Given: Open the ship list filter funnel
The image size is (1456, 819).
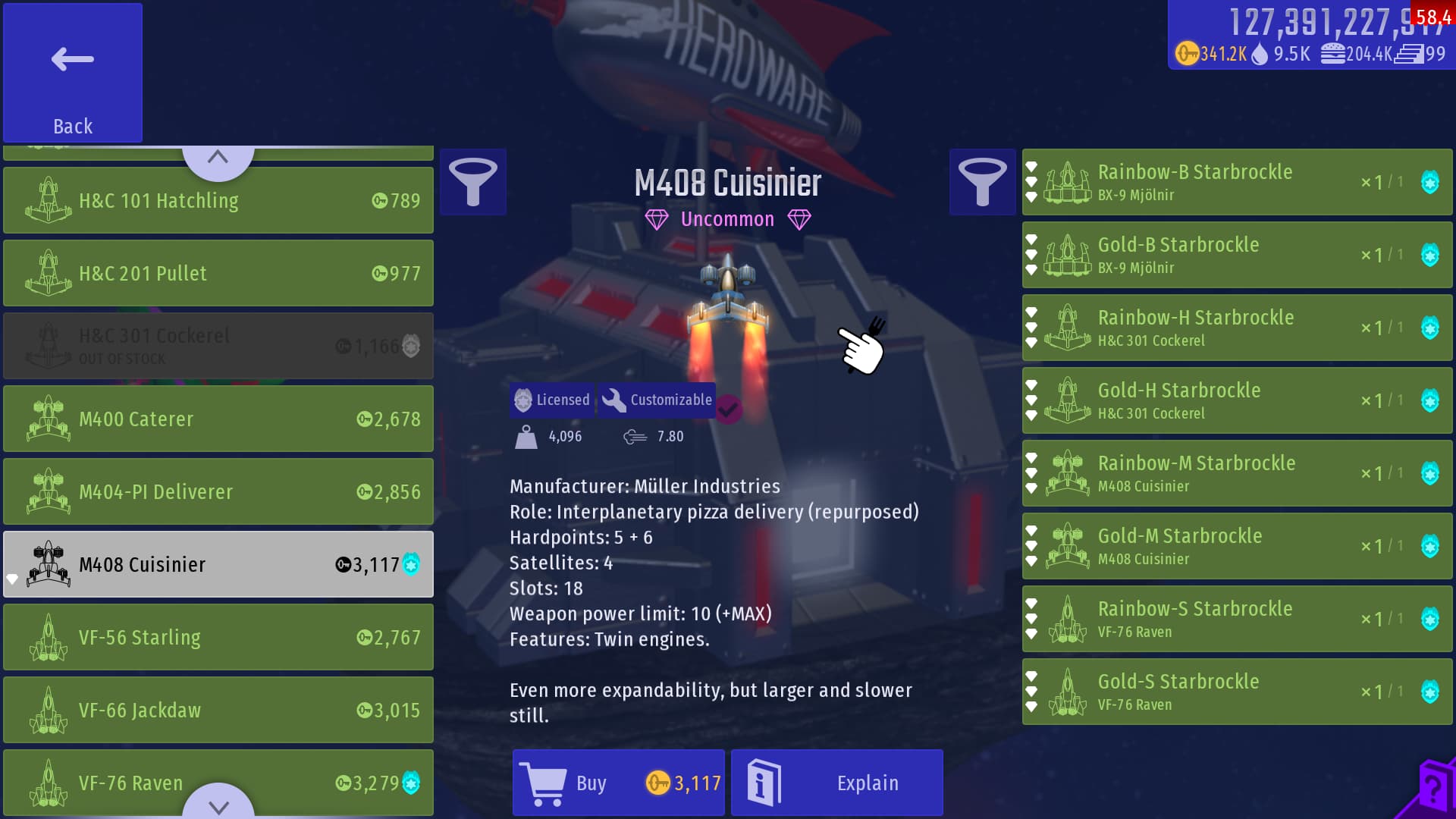Looking at the screenshot, I should coord(473,182).
